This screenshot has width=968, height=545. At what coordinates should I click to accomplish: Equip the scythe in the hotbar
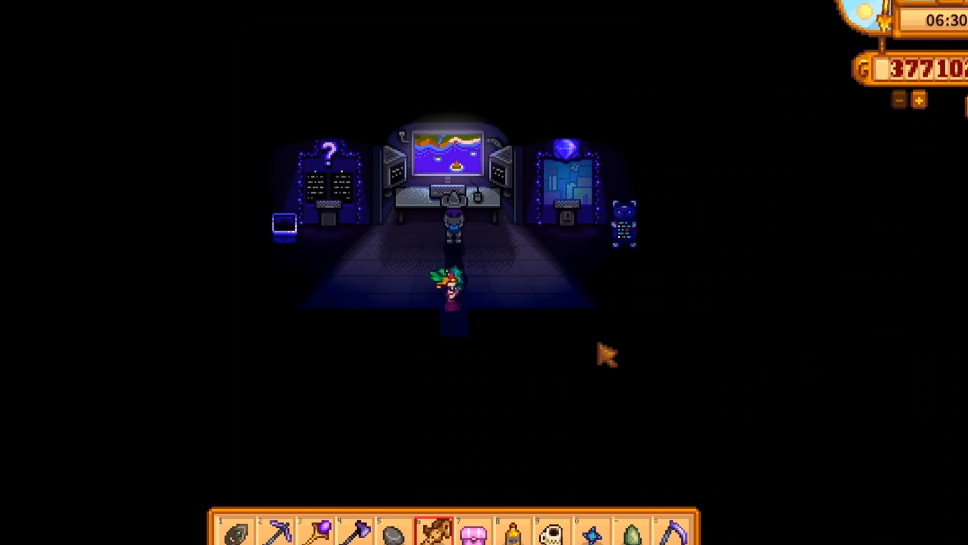click(x=672, y=532)
